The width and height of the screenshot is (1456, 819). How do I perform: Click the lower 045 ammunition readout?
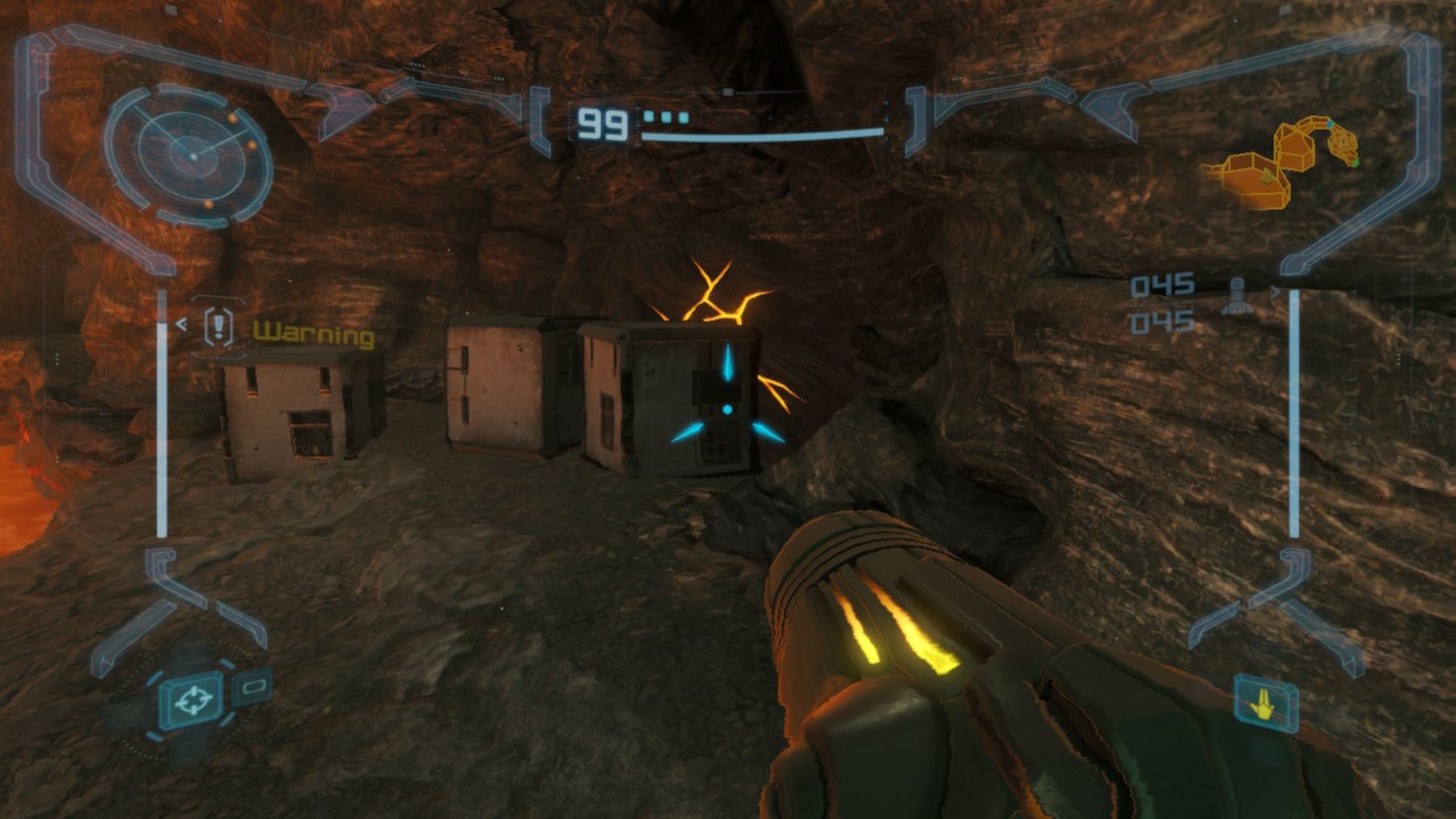click(x=1162, y=321)
